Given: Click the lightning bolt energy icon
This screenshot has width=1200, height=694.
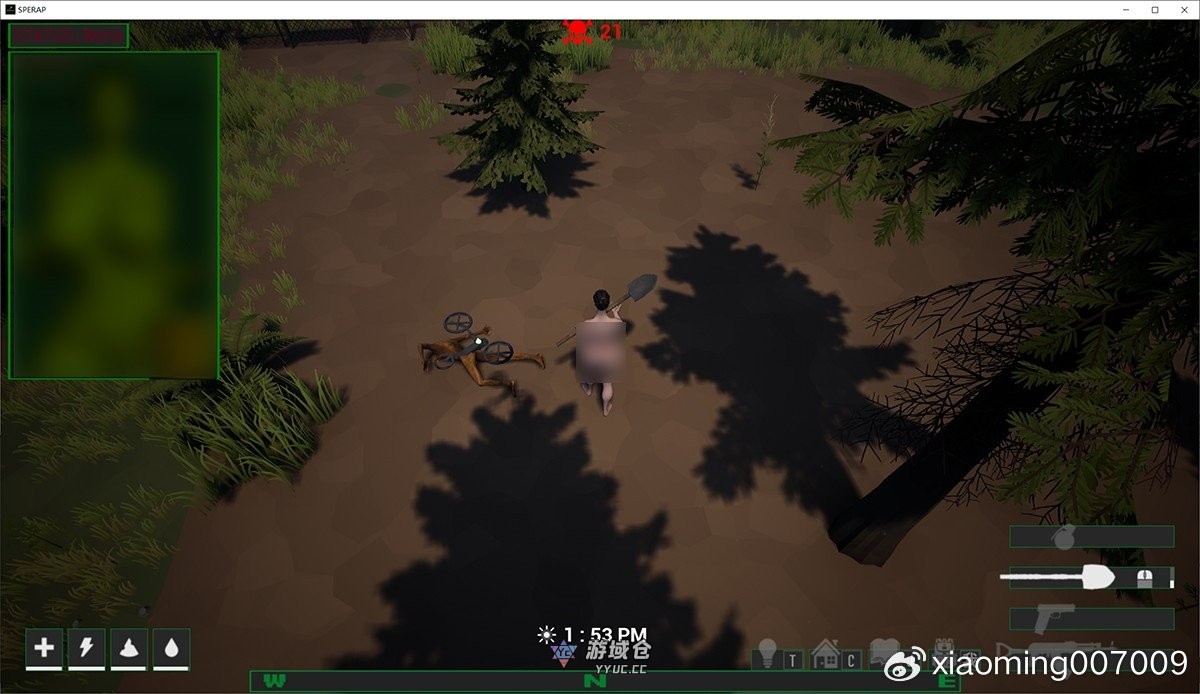Looking at the screenshot, I should [87, 648].
